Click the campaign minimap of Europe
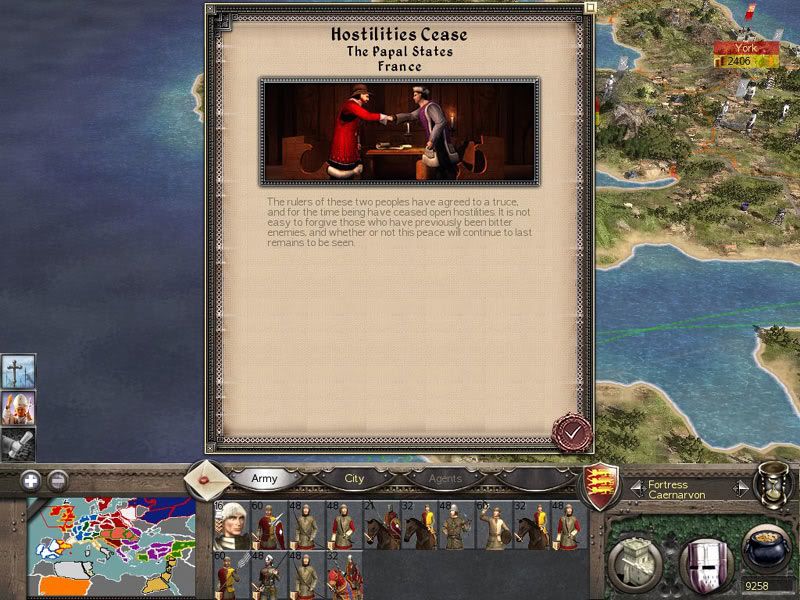This screenshot has width=800, height=600. click(110, 543)
